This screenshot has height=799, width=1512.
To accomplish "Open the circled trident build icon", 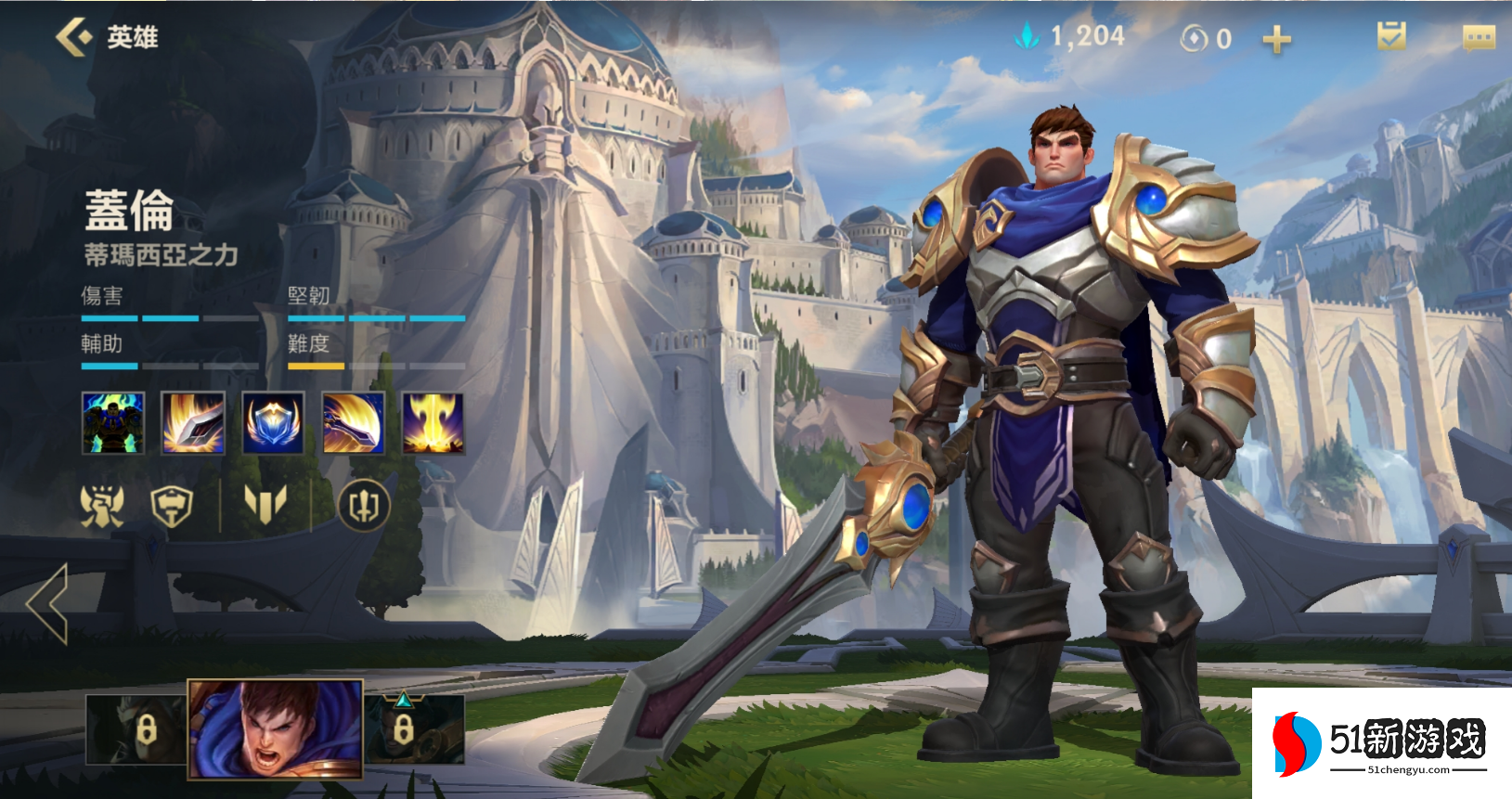I will coord(363,507).
